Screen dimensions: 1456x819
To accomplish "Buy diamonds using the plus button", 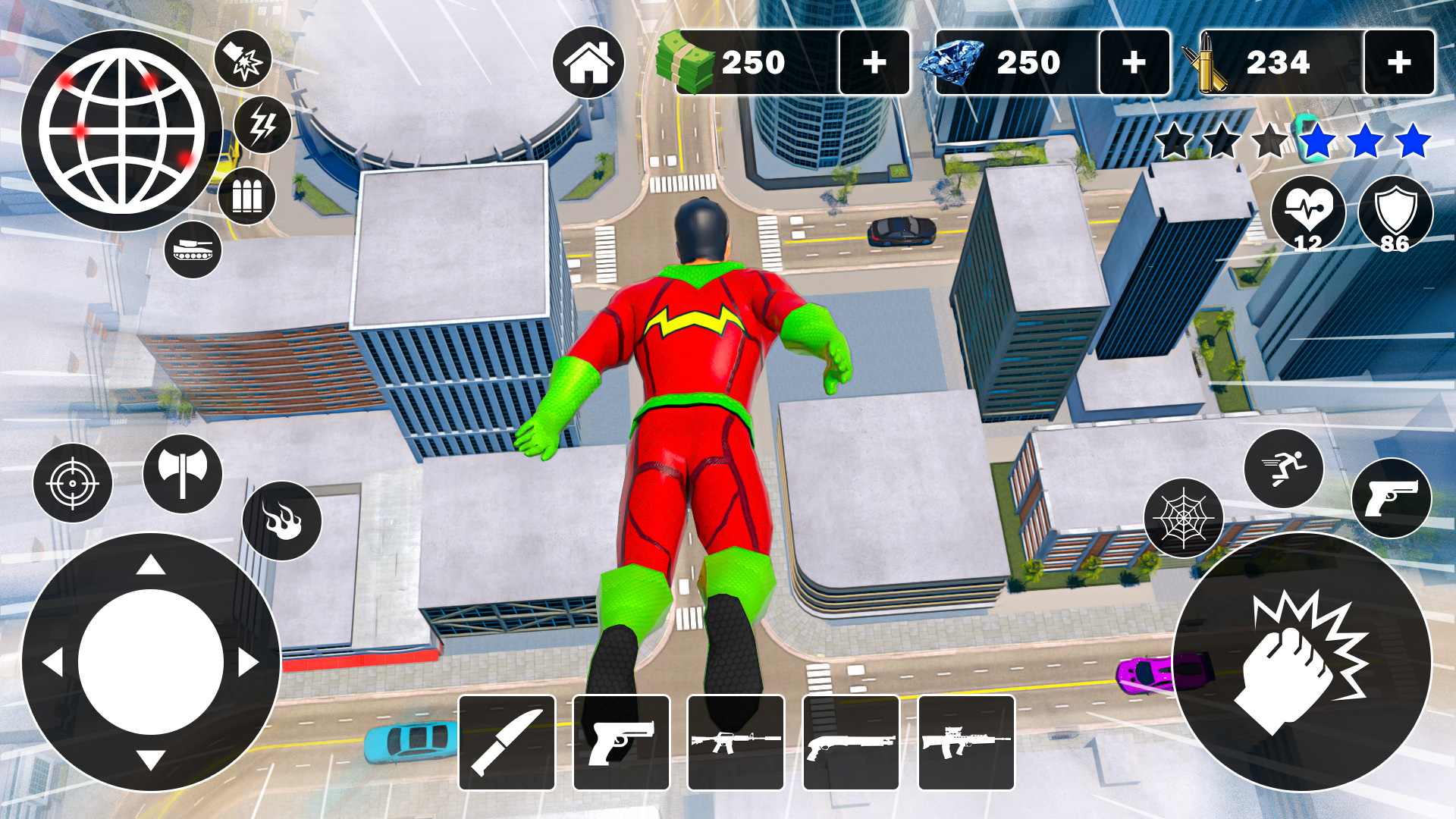I will pyautogui.click(x=1135, y=62).
